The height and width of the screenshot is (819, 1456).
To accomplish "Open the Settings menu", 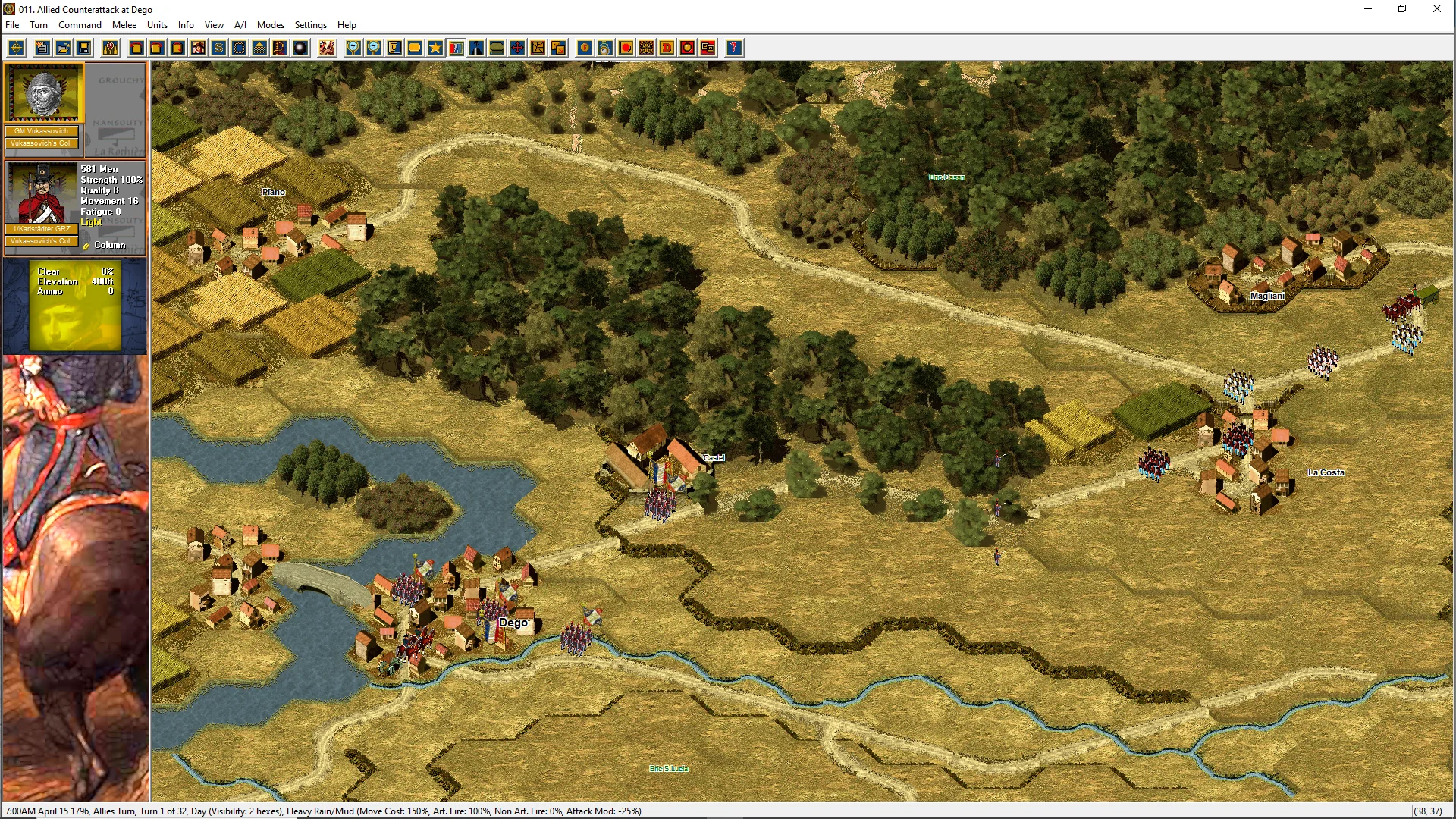I will (311, 25).
